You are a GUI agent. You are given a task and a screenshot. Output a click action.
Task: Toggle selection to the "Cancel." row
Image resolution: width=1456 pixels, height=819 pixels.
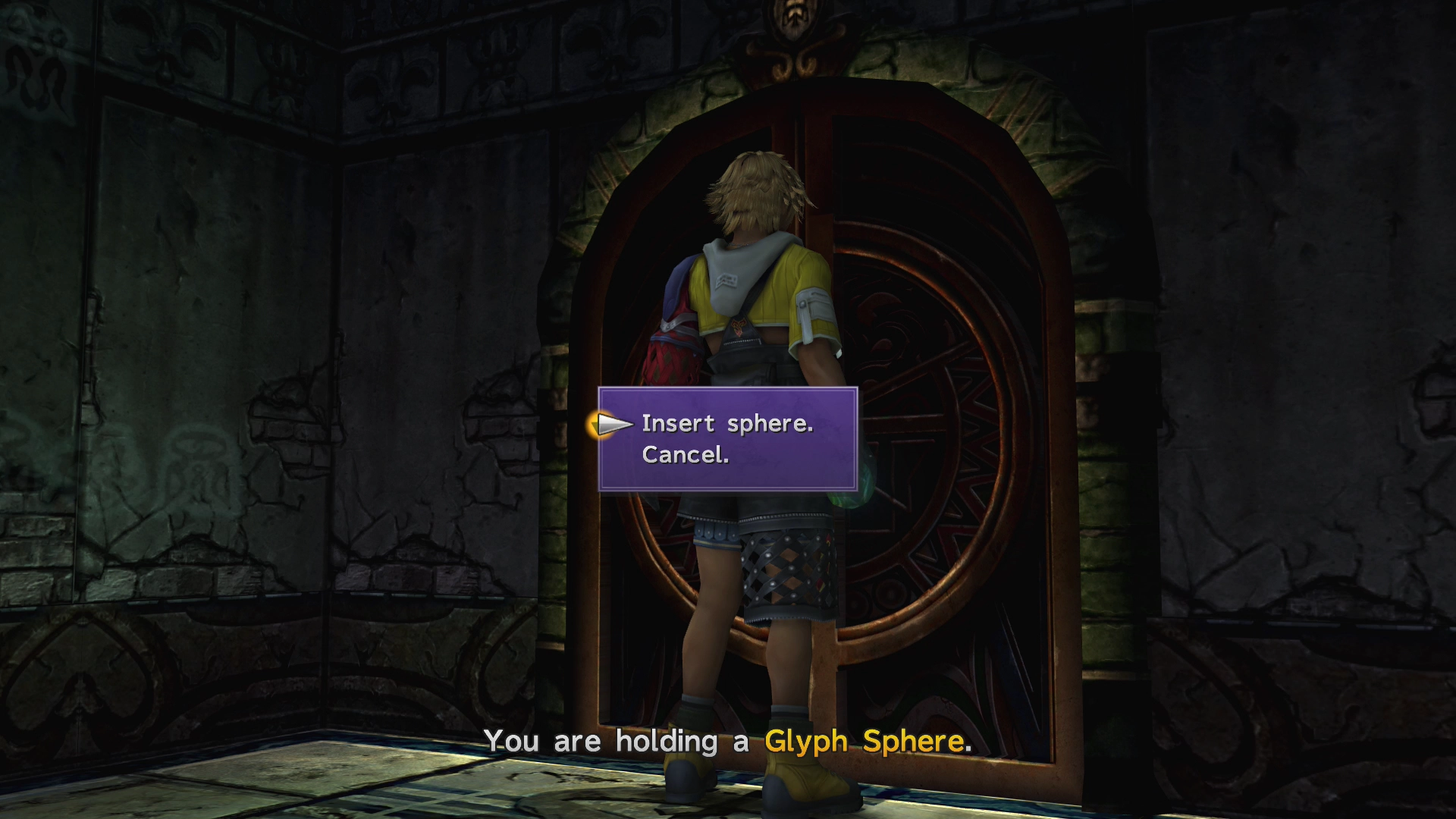click(x=685, y=455)
